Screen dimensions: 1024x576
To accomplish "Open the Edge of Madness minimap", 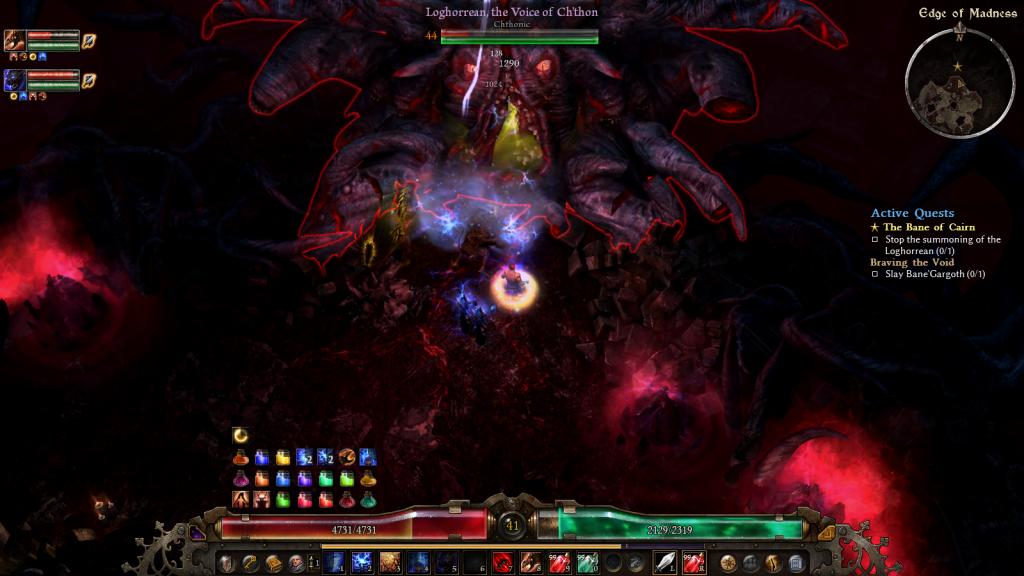I will pyautogui.click(x=957, y=82).
